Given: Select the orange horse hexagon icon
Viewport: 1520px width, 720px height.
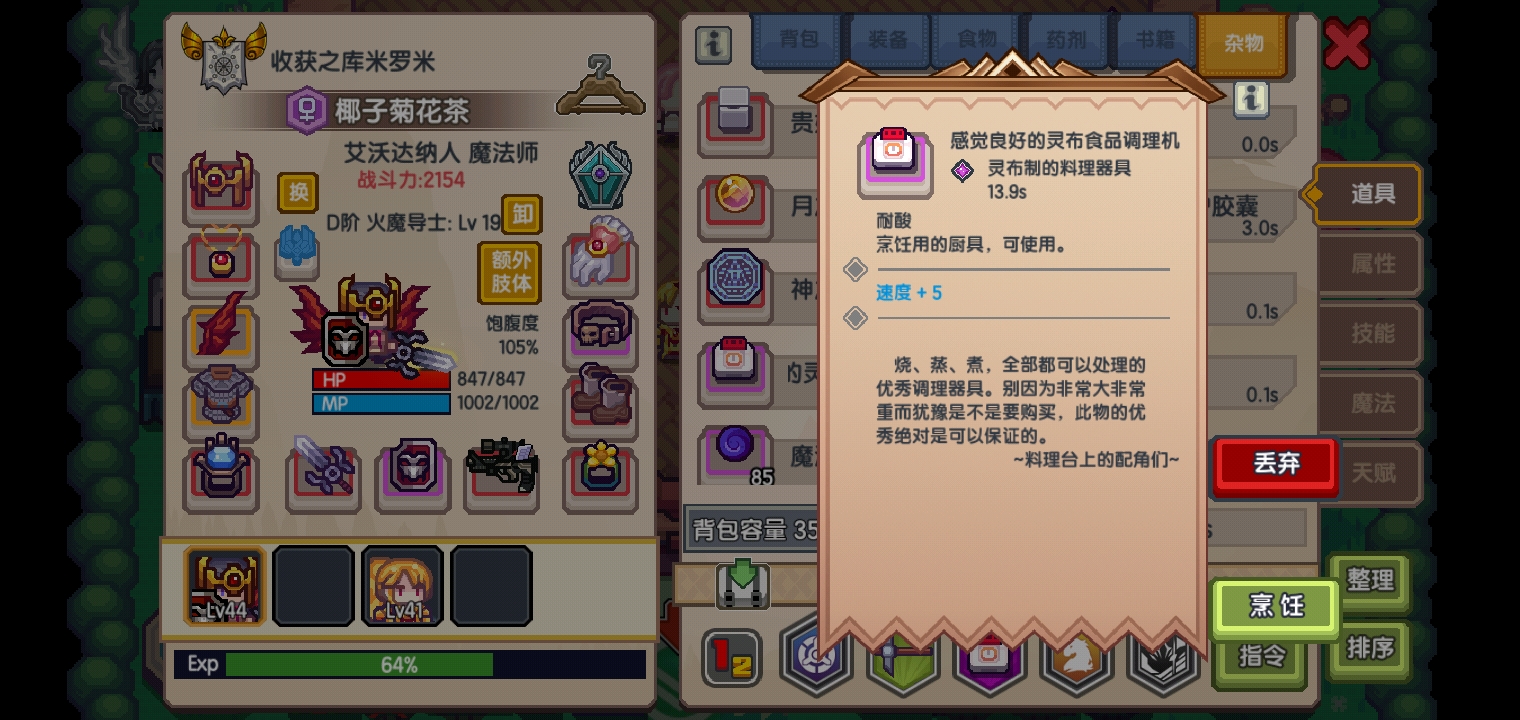Looking at the screenshot, I should [1075, 660].
